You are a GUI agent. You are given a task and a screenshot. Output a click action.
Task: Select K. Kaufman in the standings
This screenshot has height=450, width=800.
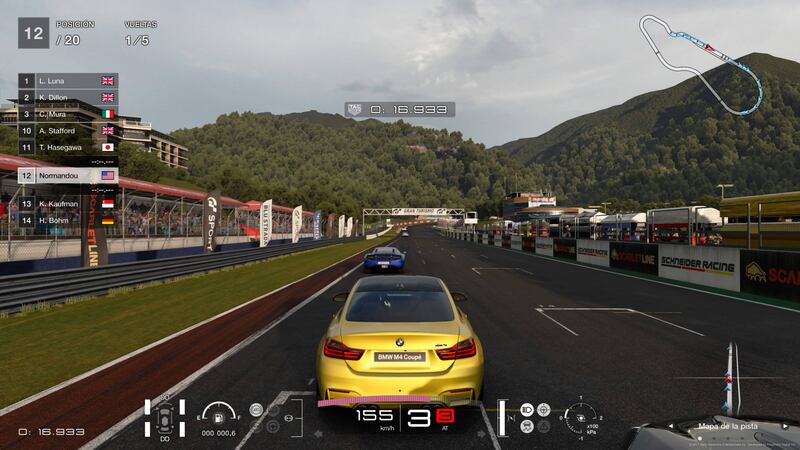67,203
